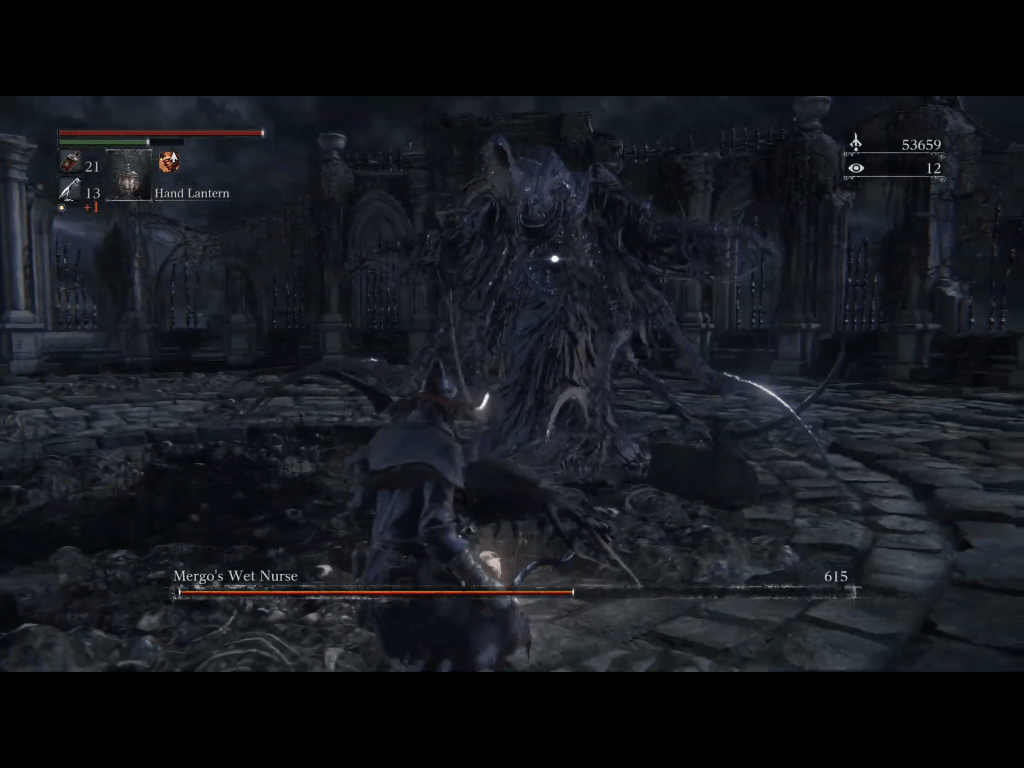1024x768 pixels.
Task: Click the Hand Lantern quick item slot
Action: (x=129, y=176)
